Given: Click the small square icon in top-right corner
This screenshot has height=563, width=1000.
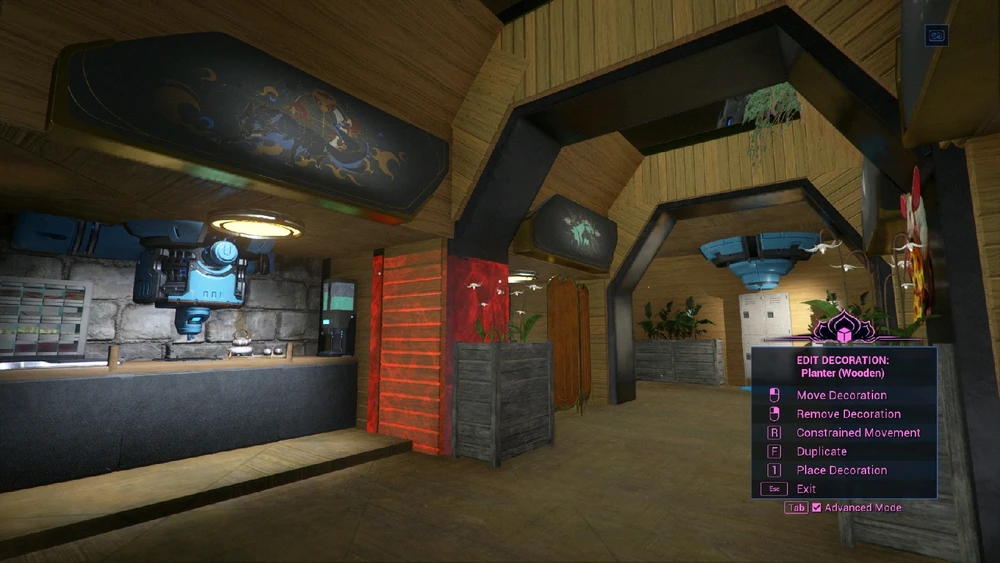Looking at the screenshot, I should 937,35.
